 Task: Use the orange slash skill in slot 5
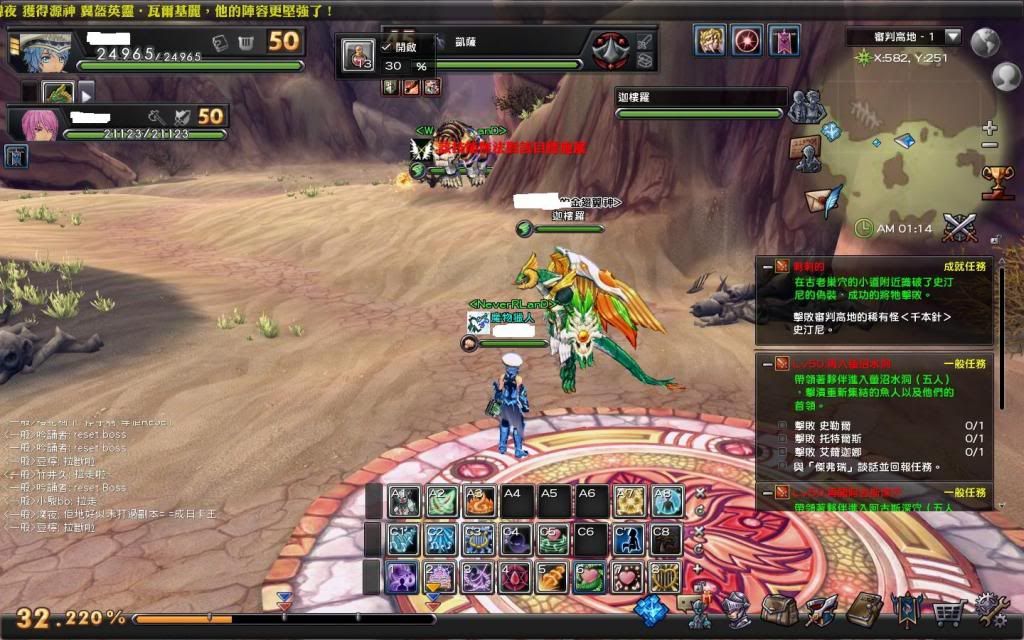click(551, 577)
